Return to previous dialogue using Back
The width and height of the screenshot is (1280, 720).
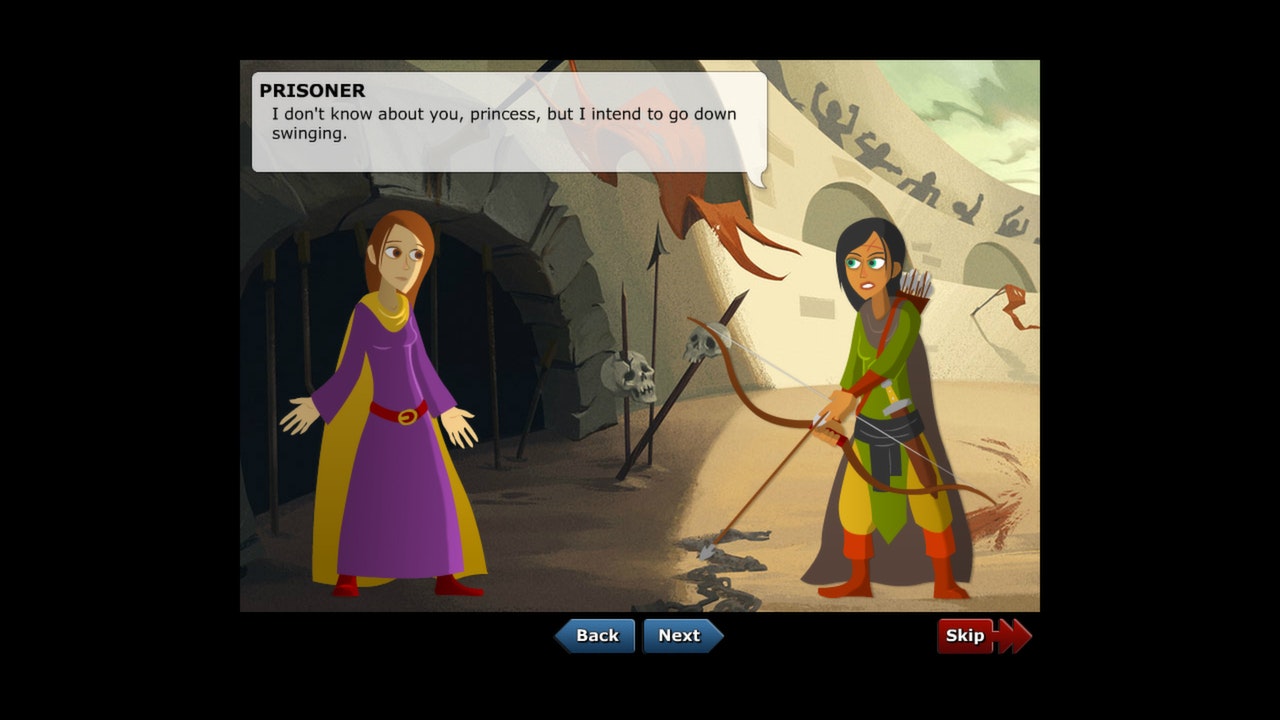[597, 635]
